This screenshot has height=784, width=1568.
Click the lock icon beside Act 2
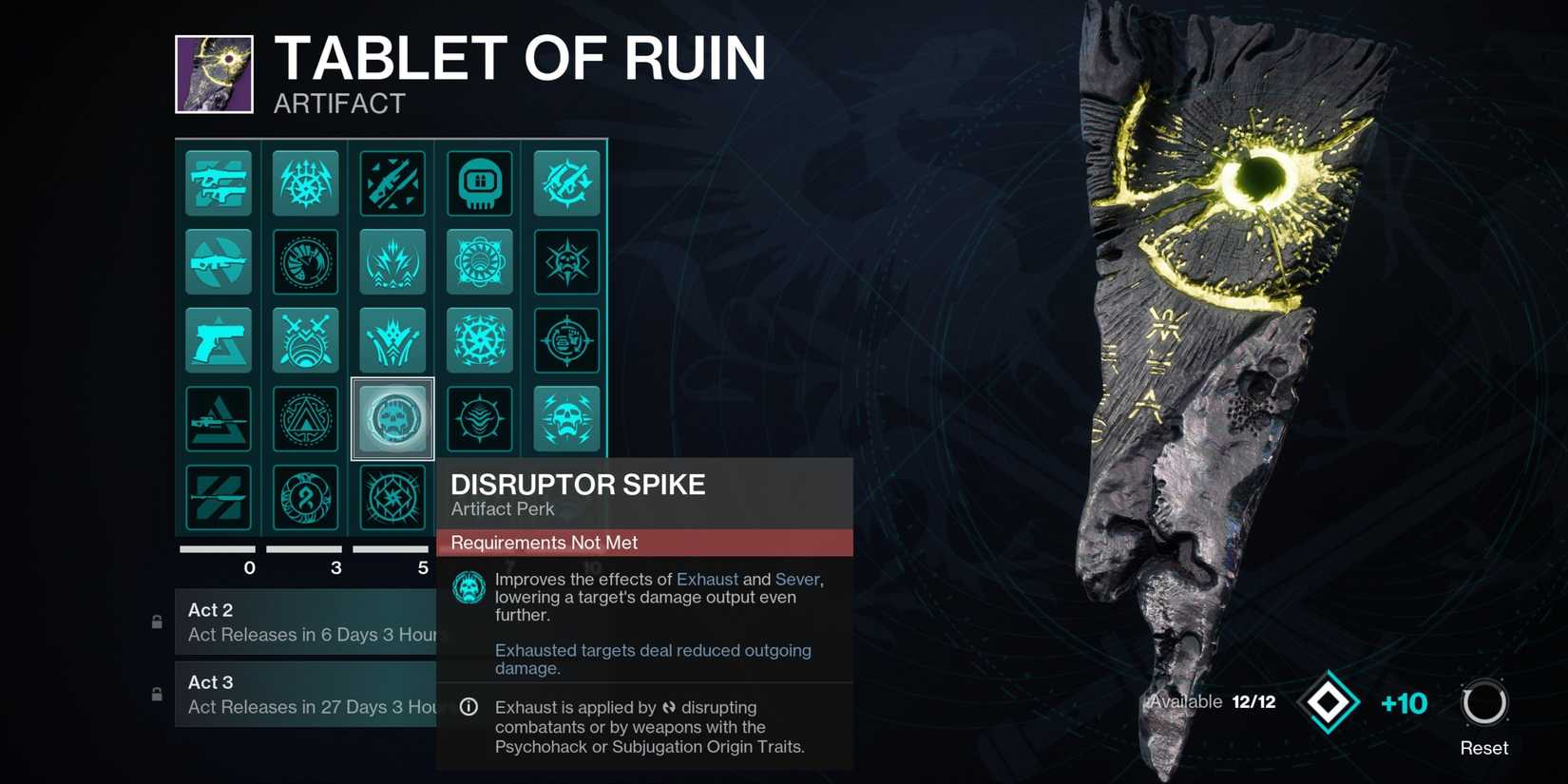coord(156,621)
